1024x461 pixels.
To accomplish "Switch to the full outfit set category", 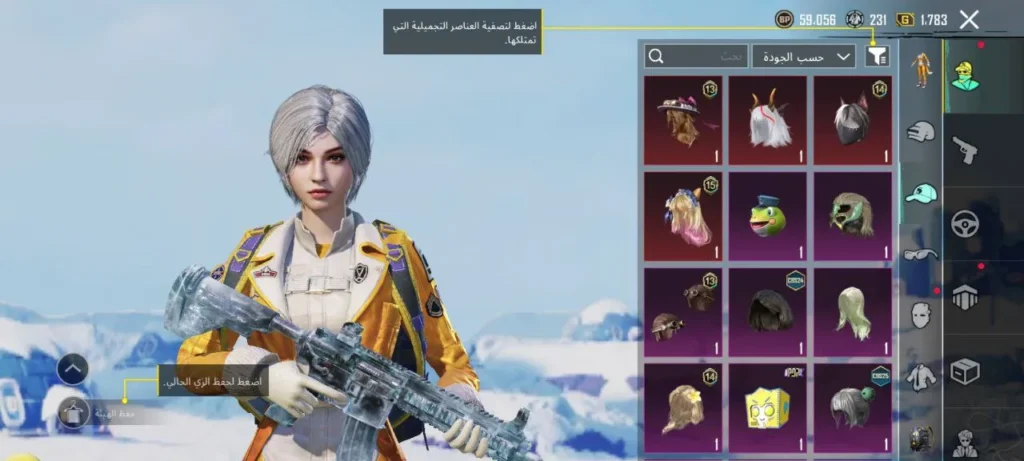I will pyautogui.click(x=921, y=72).
